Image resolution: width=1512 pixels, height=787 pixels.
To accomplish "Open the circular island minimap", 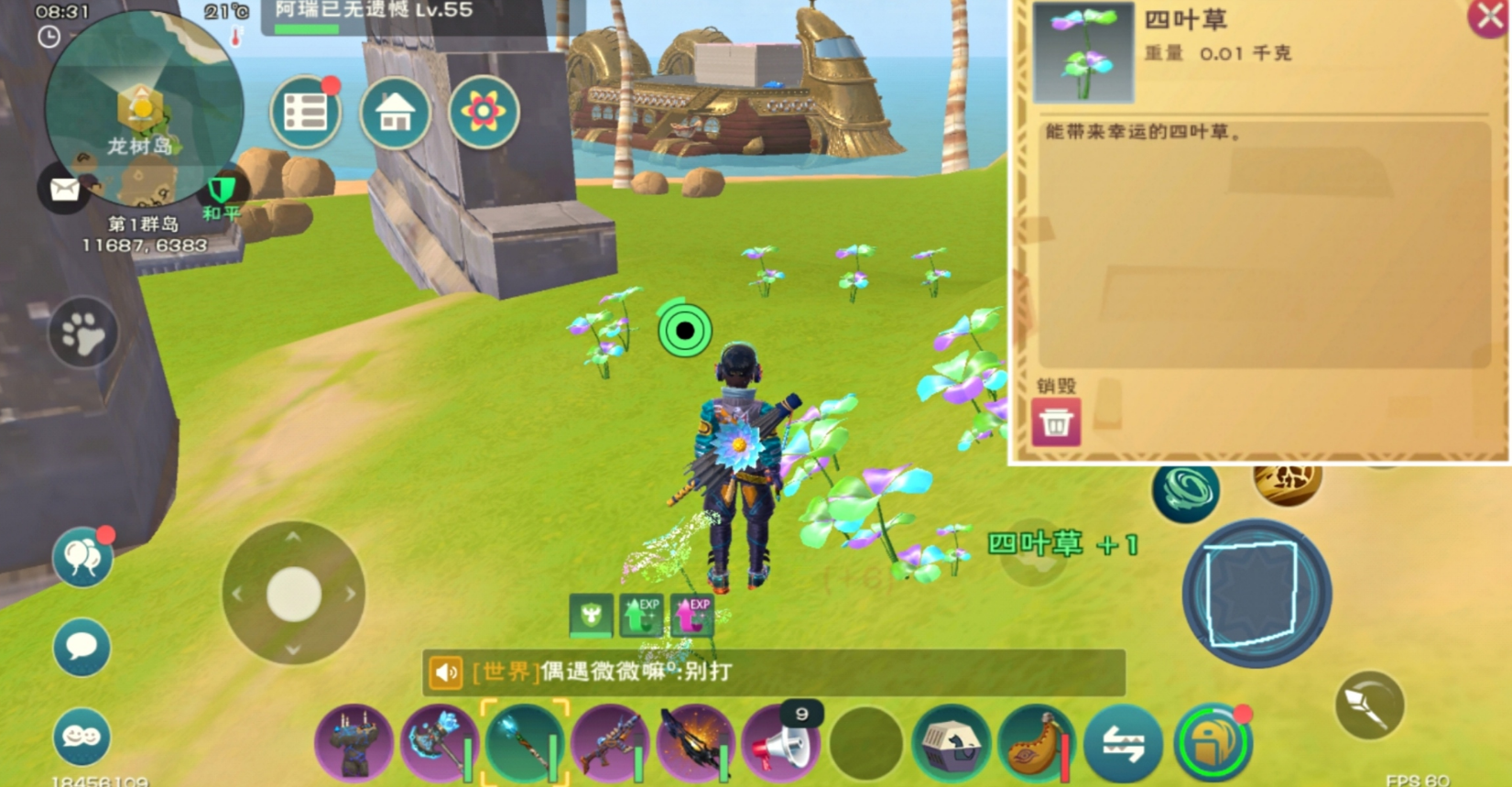I will pos(144,108).
